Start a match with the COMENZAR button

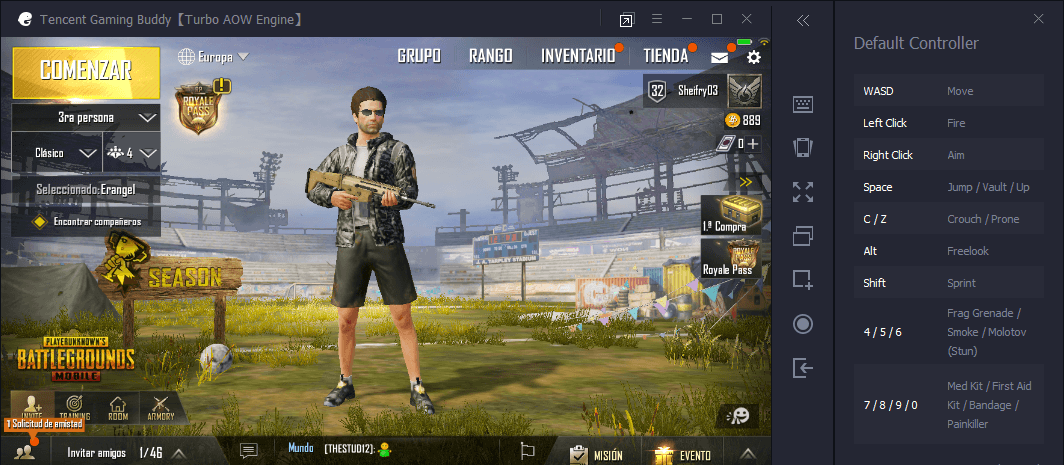[86, 70]
